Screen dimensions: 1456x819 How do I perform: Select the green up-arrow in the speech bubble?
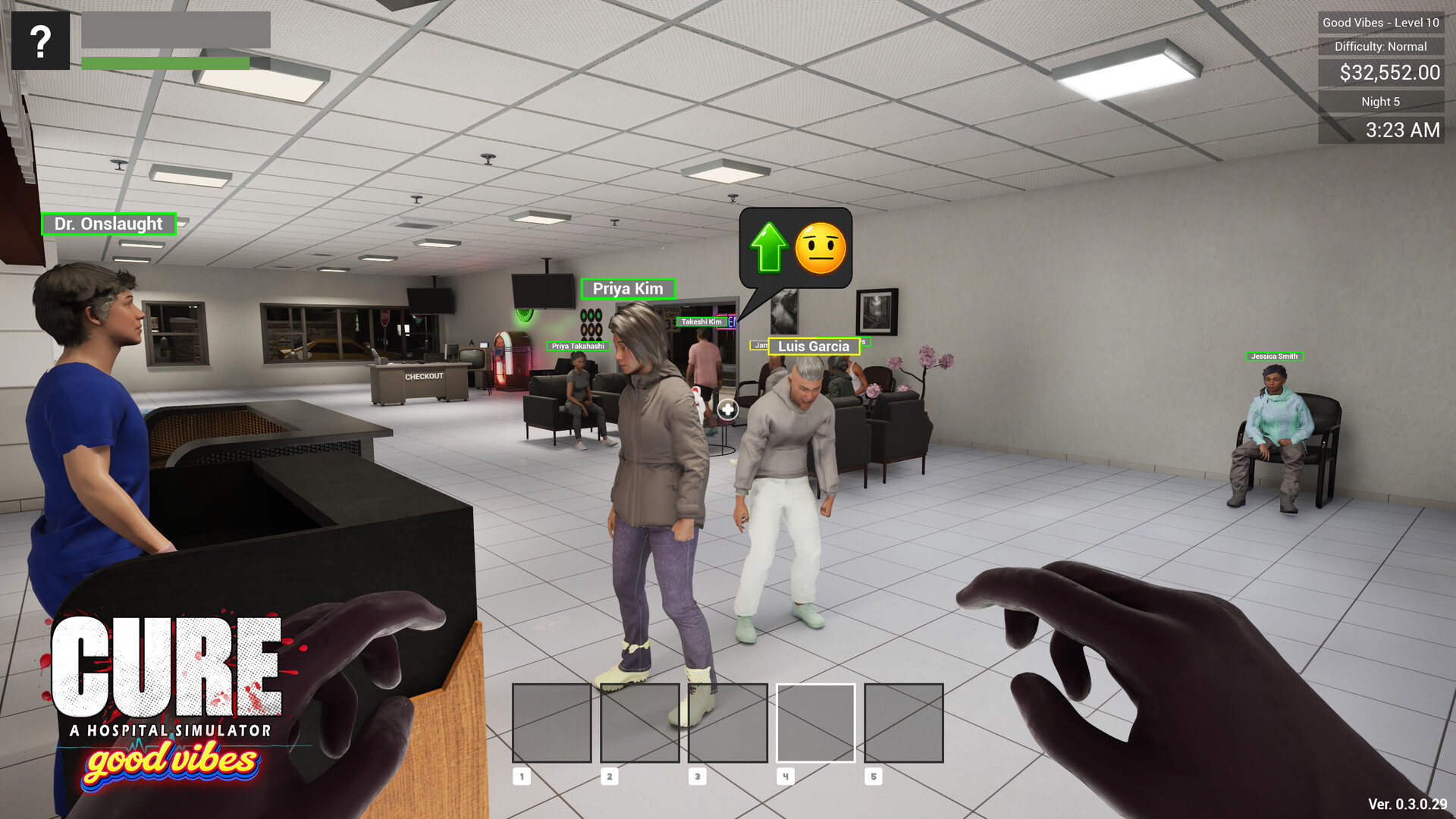point(768,246)
